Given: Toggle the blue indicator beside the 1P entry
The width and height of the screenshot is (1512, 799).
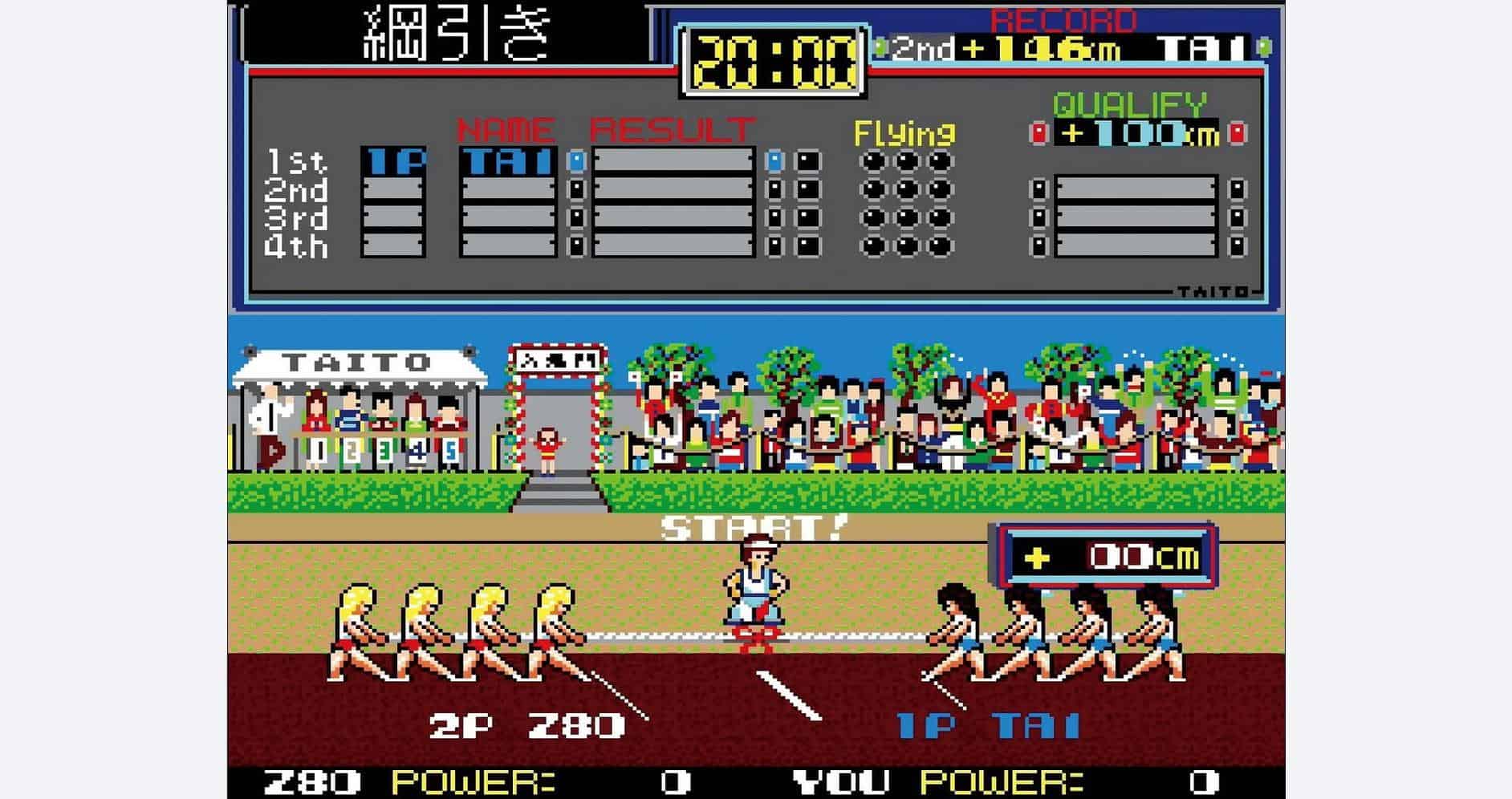Looking at the screenshot, I should pos(578,160).
